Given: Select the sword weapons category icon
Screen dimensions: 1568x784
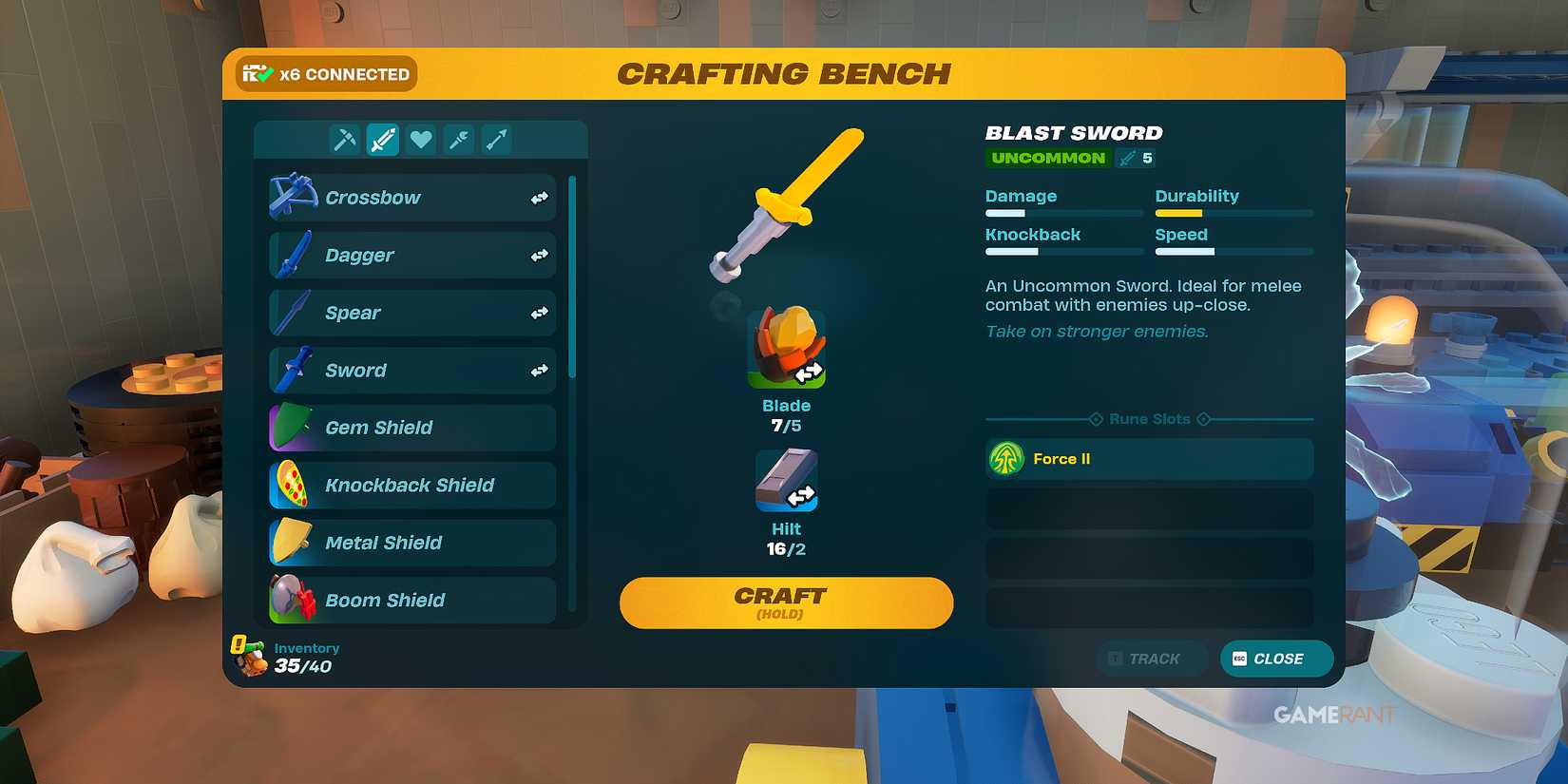Looking at the screenshot, I should click(x=382, y=139).
